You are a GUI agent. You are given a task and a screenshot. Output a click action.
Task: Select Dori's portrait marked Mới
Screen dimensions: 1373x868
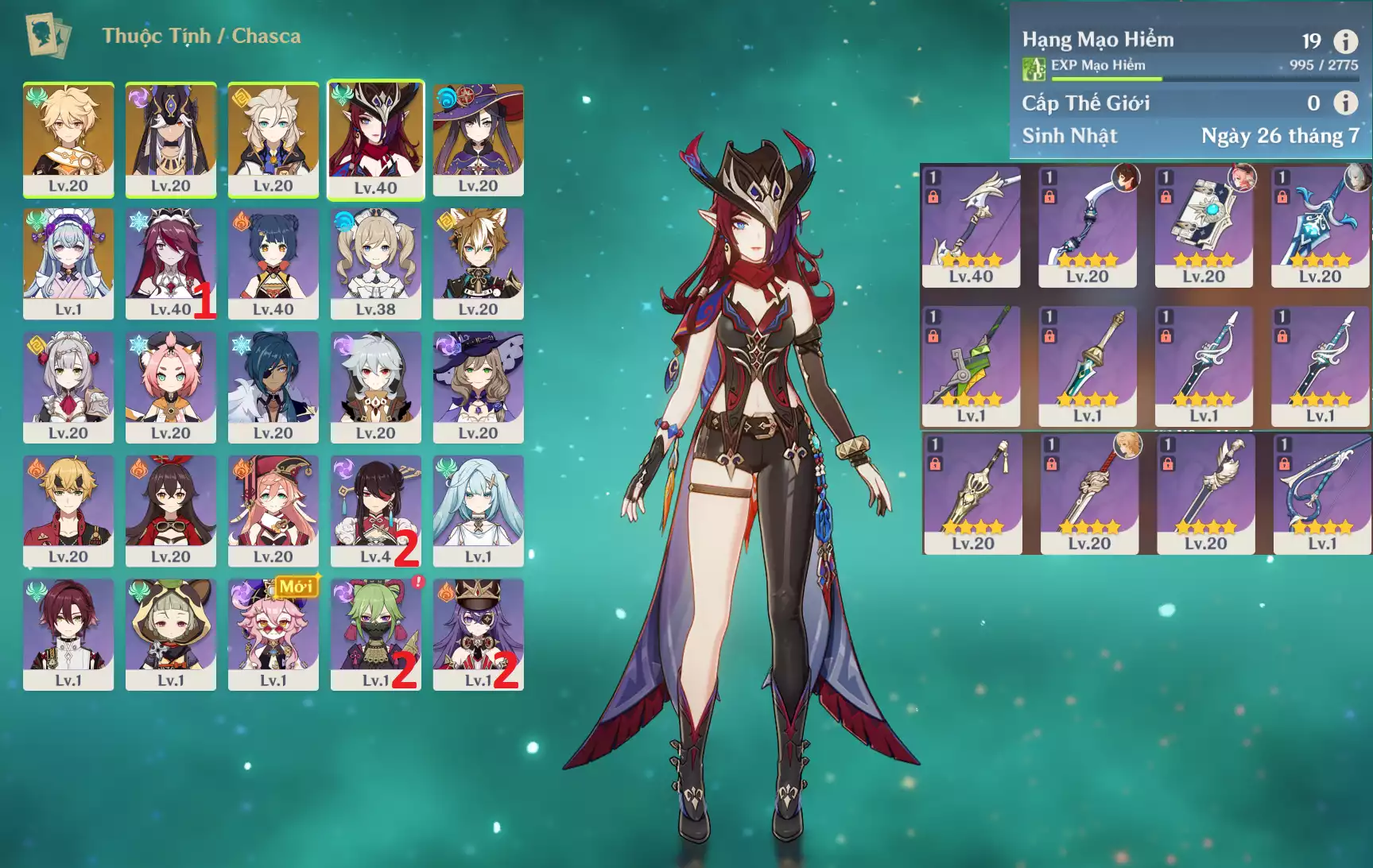point(273,634)
